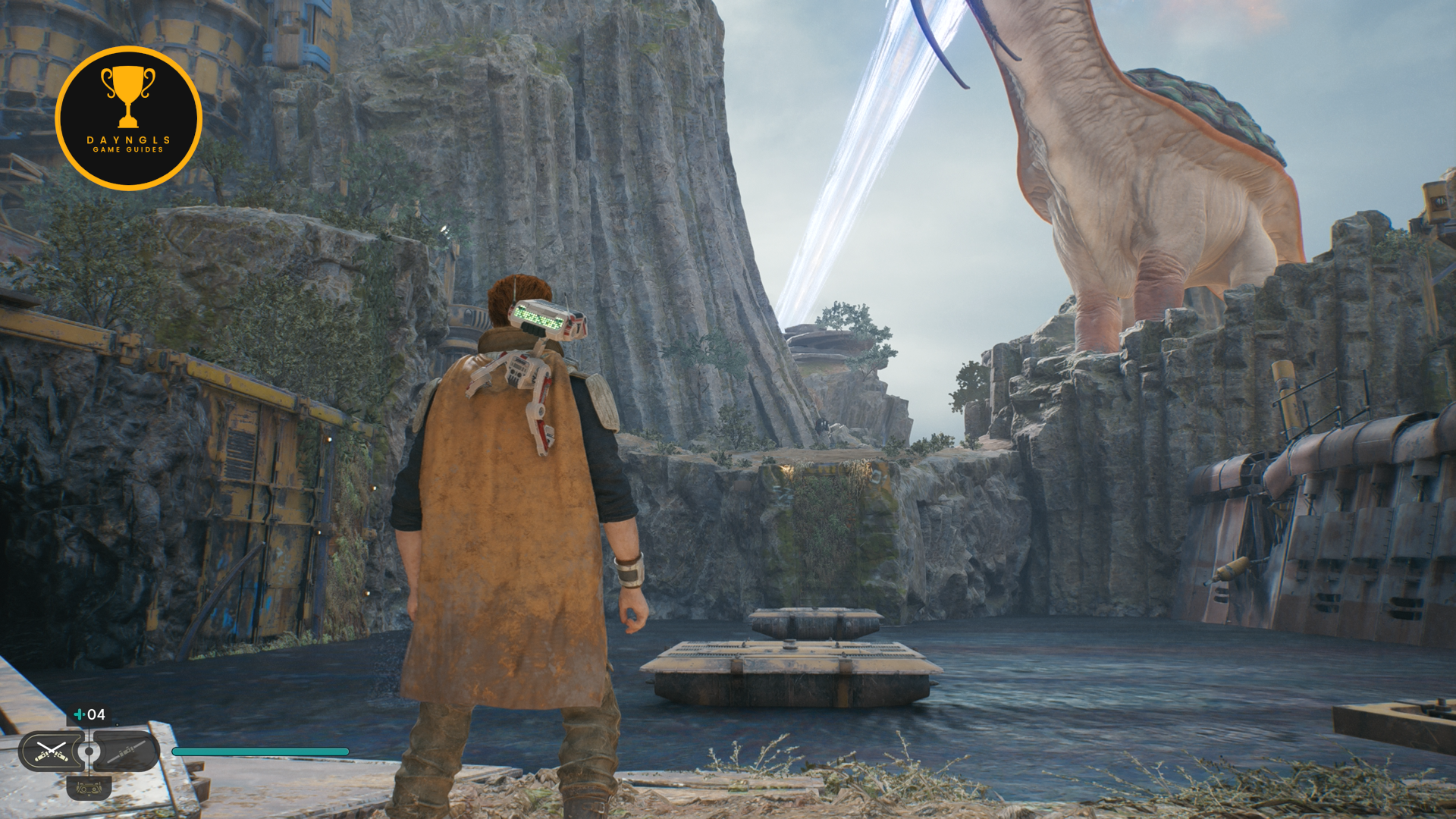Click the BD-1 droid icon
1456x819 pixels.
click(89, 789)
